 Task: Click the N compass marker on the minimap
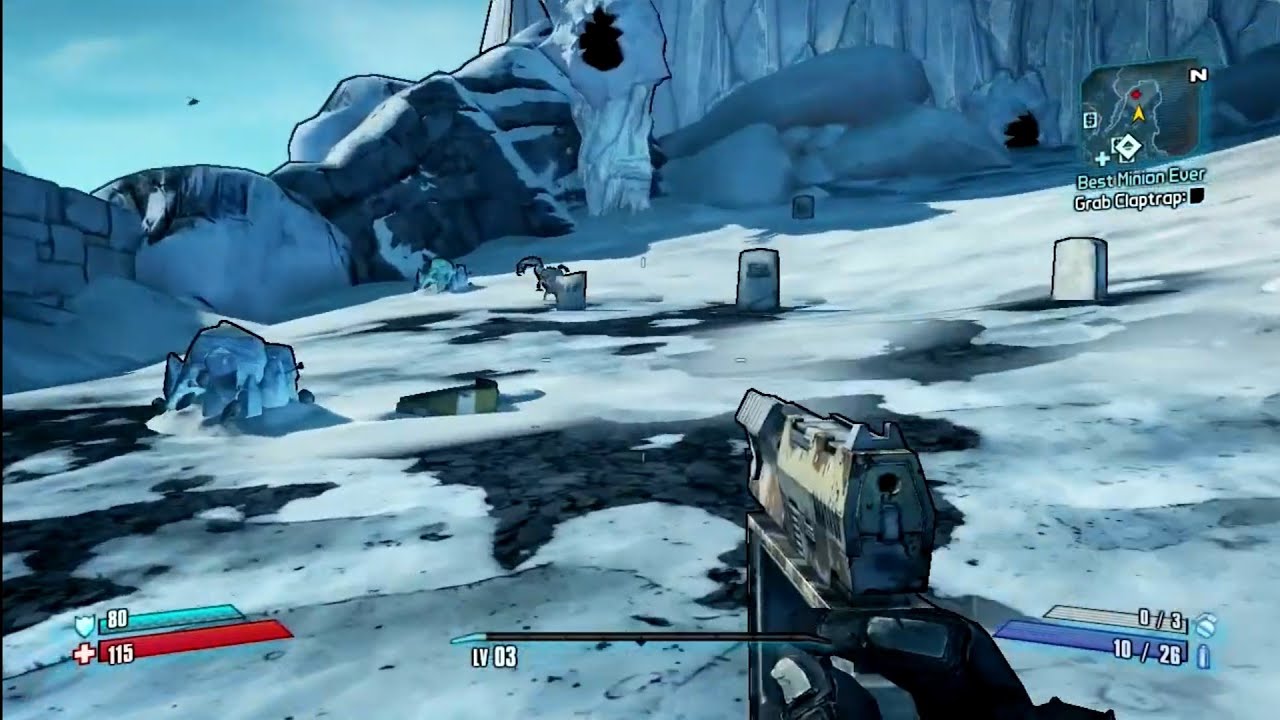pyautogui.click(x=1197, y=76)
